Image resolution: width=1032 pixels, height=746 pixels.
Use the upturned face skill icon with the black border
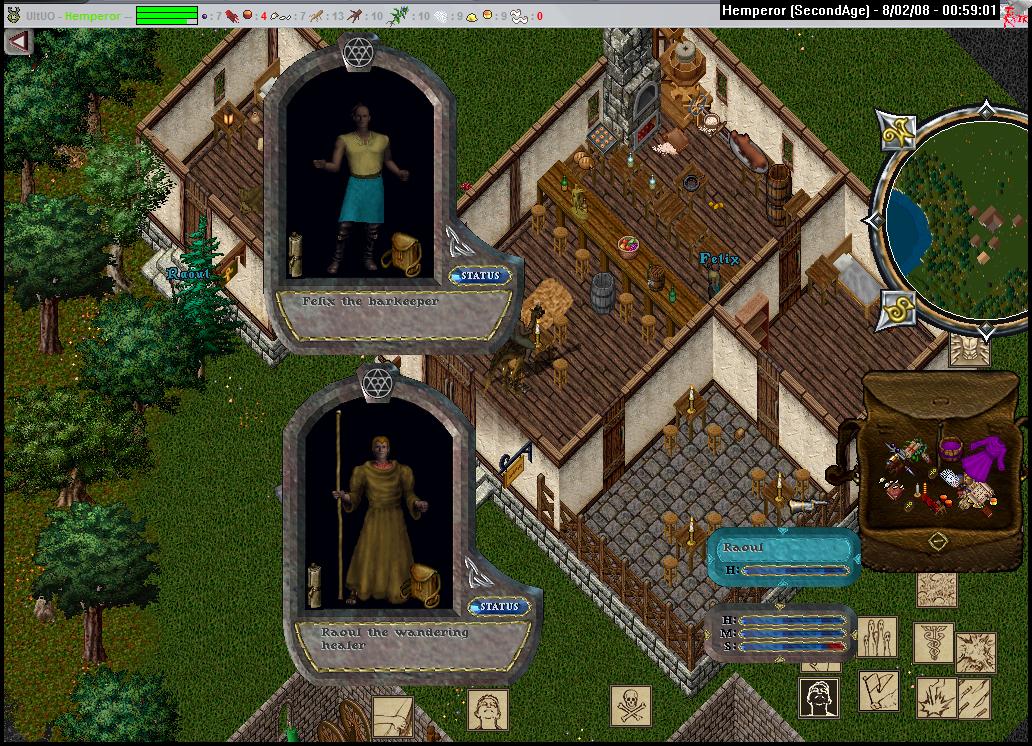click(x=818, y=697)
